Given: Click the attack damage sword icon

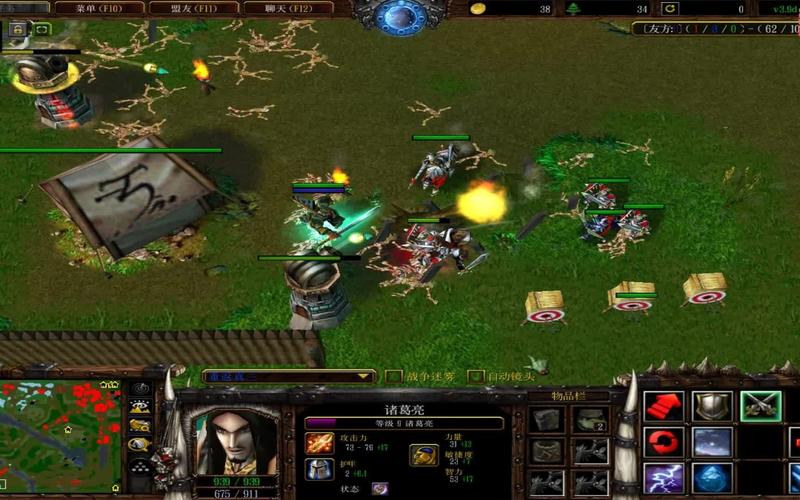Looking at the screenshot, I should point(319,442).
